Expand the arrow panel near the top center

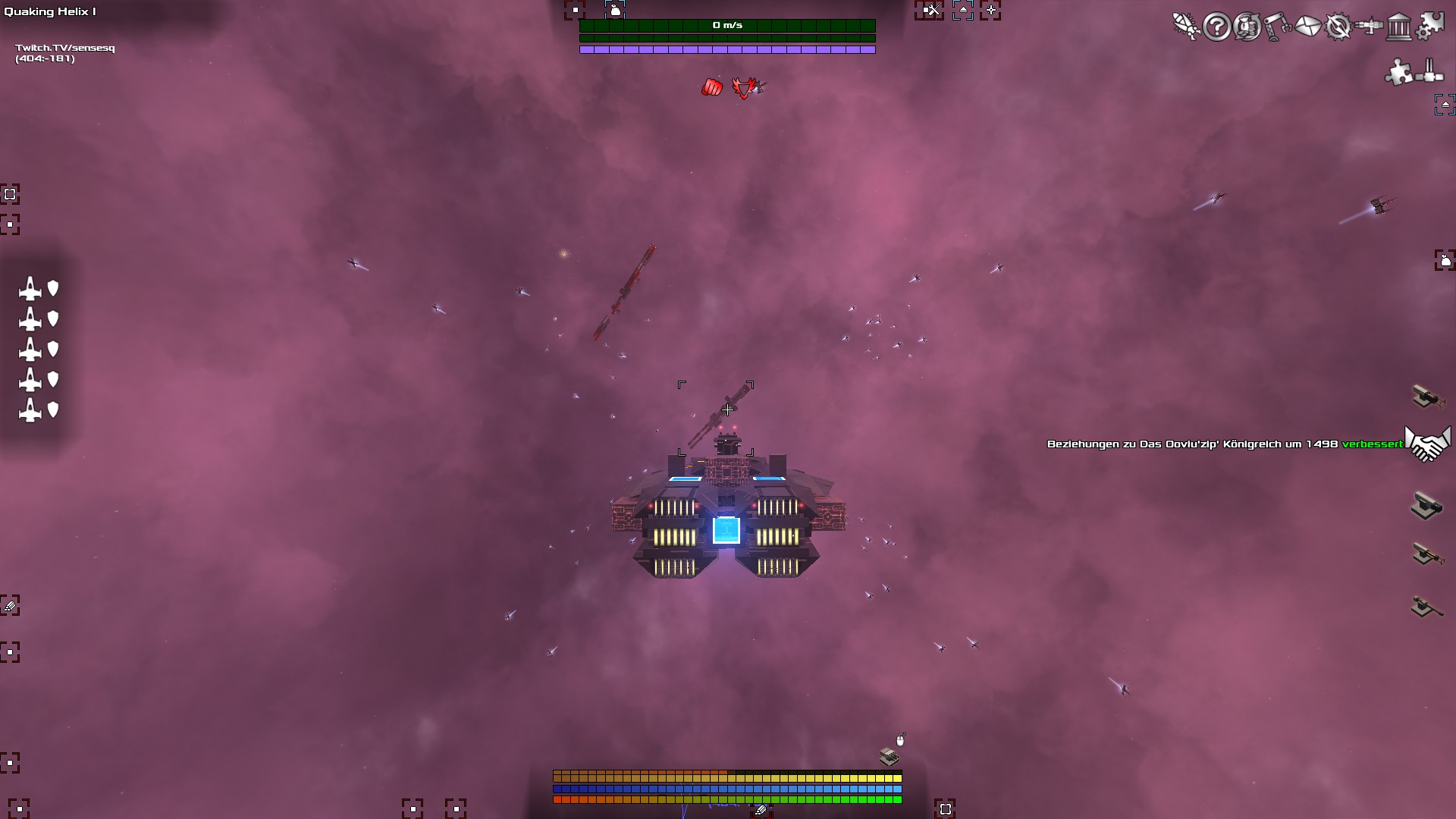click(964, 11)
